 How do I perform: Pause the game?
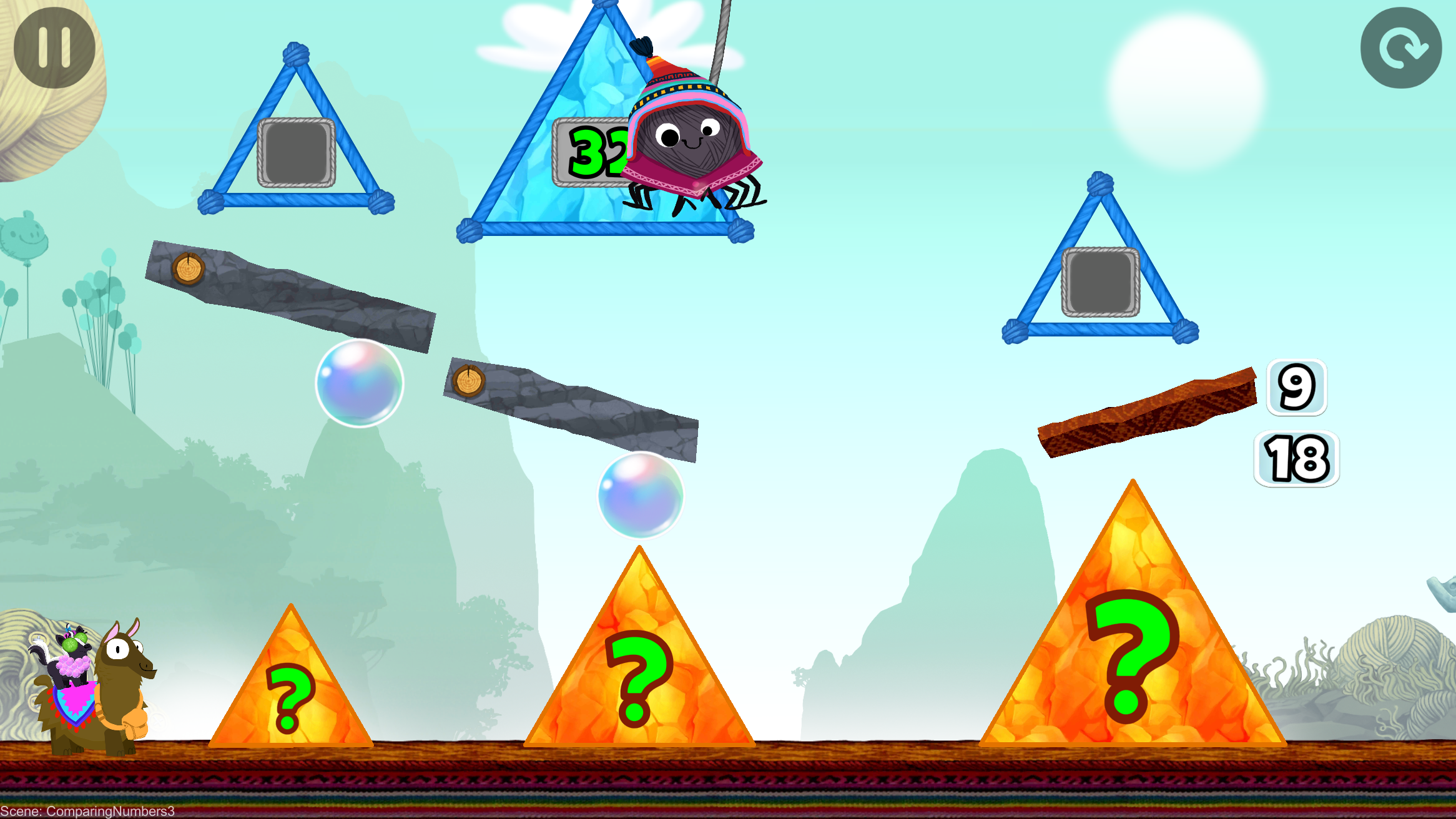coord(54,47)
